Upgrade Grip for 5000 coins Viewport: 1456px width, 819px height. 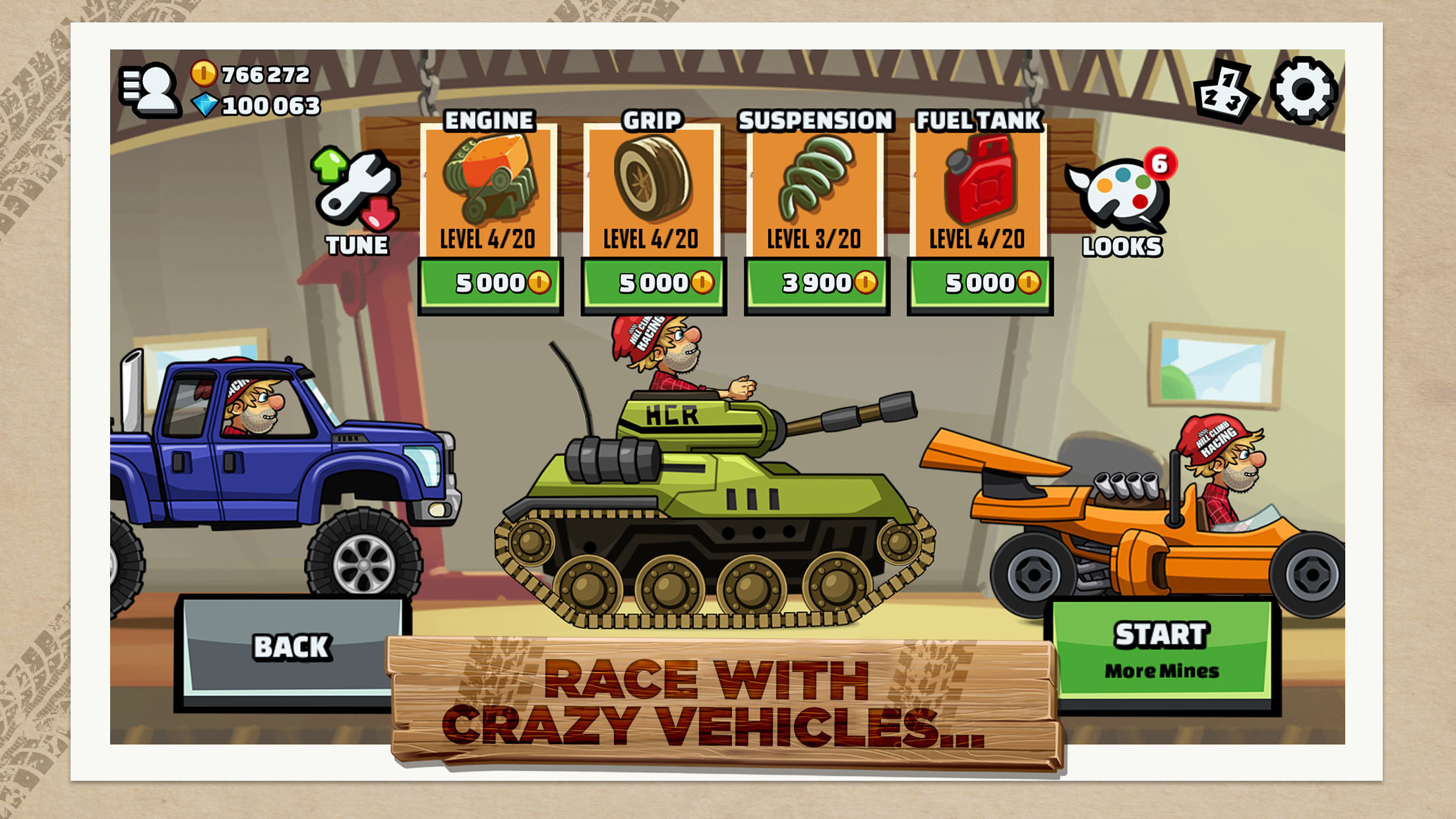coord(653,285)
